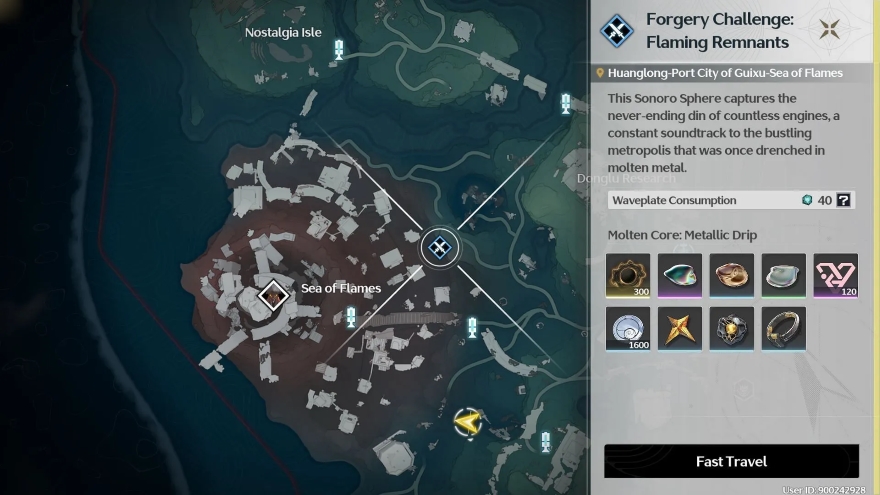
Task: Inspect the gold nugget ore reward
Action: click(x=732, y=329)
